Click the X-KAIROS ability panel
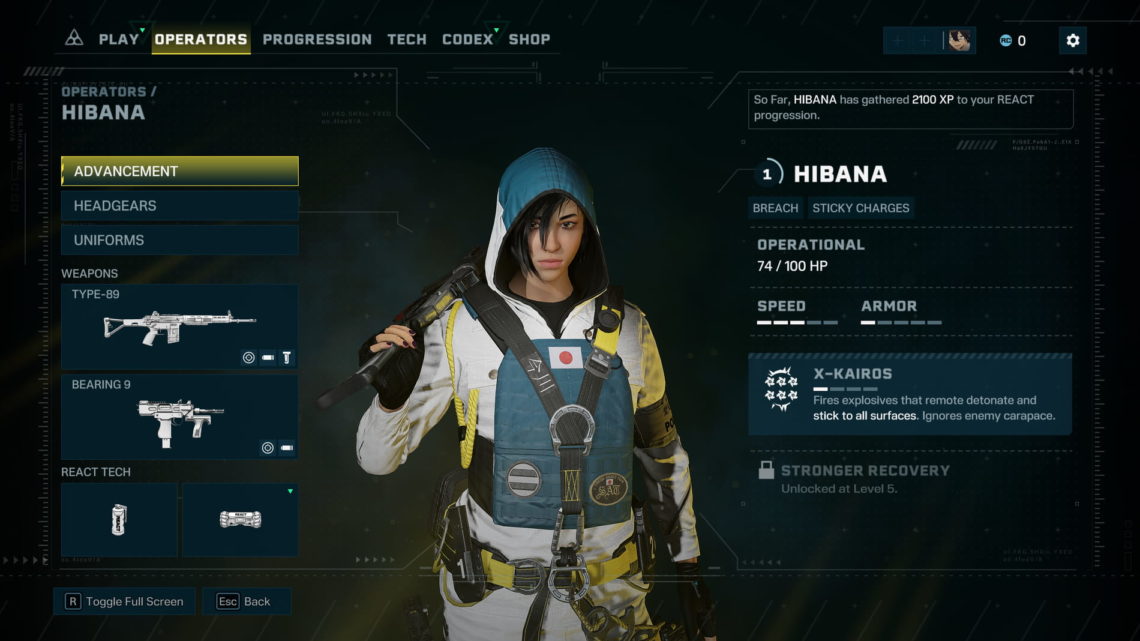 [910, 394]
